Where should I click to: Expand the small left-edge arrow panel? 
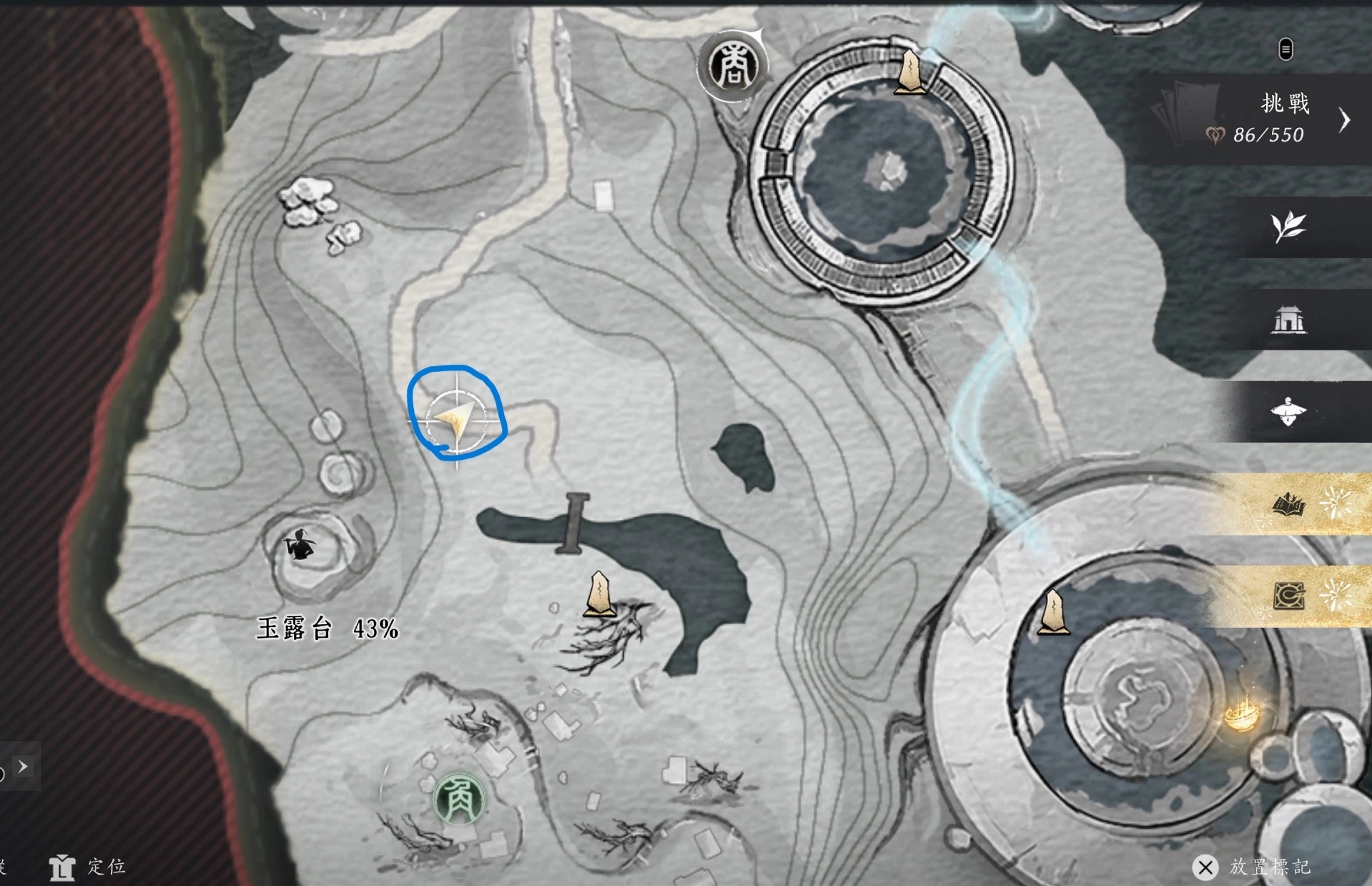pos(23,767)
